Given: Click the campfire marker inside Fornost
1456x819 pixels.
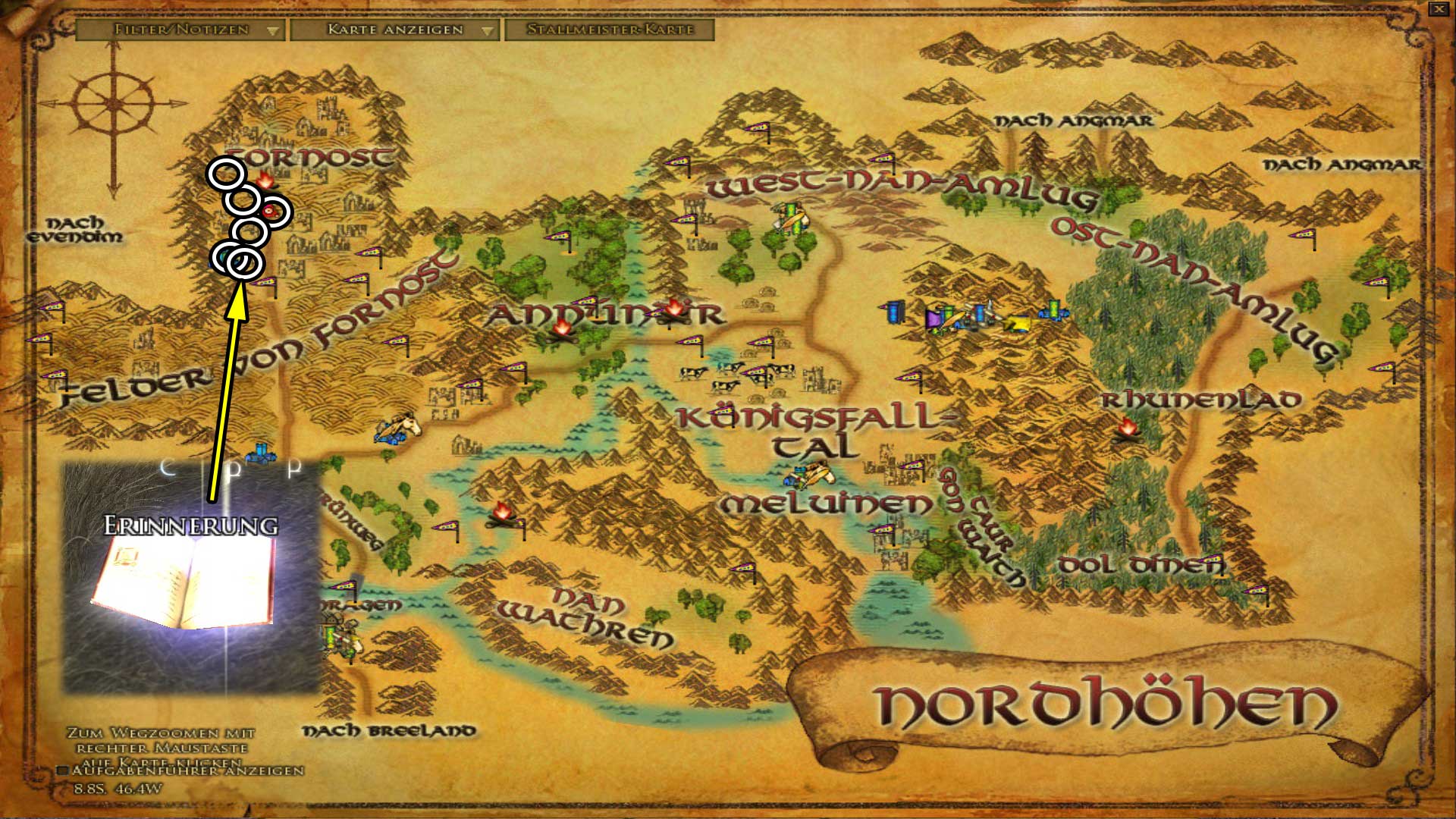Looking at the screenshot, I should click(x=265, y=182).
